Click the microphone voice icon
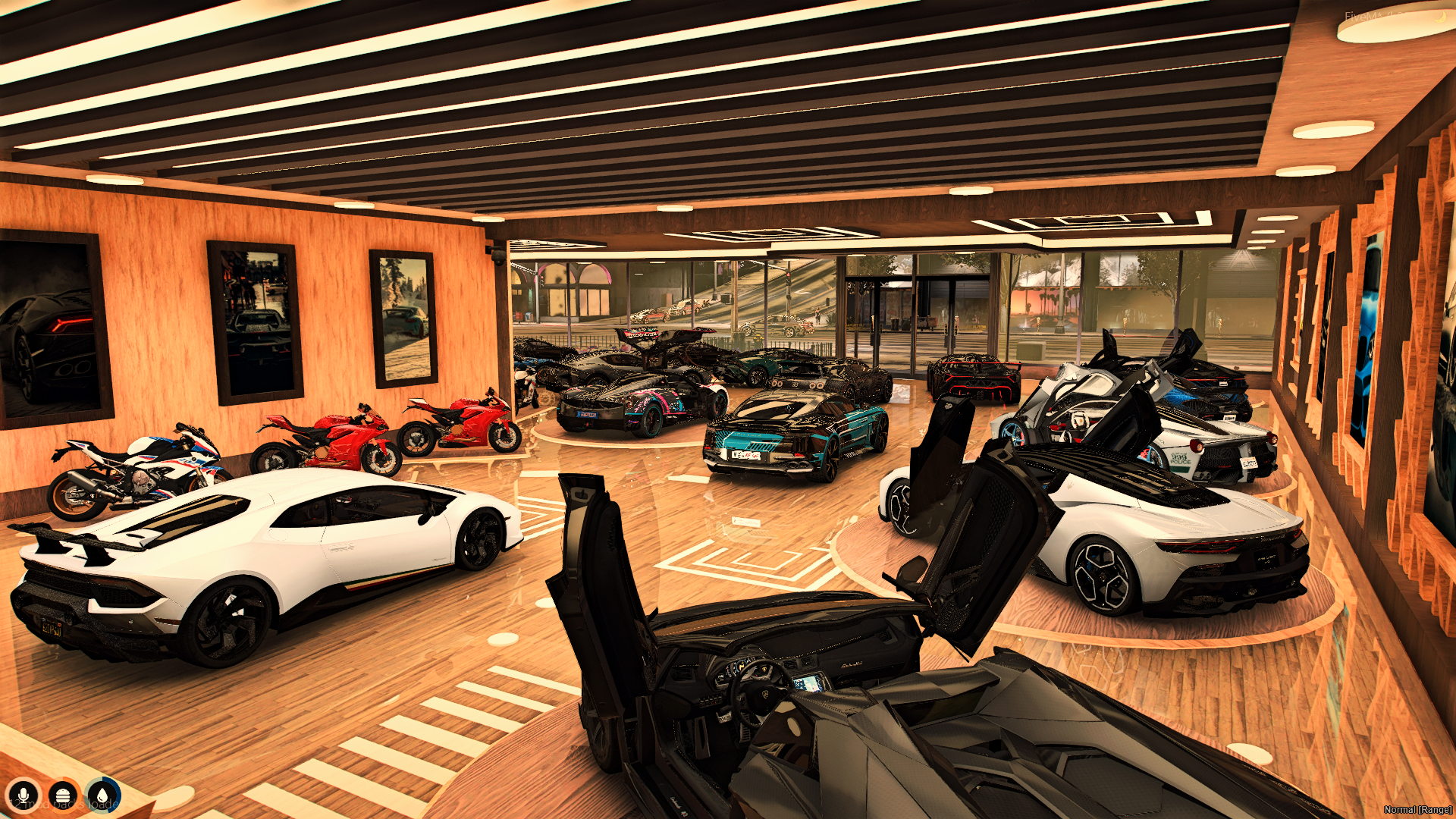The width and height of the screenshot is (1456, 819). [x=24, y=795]
